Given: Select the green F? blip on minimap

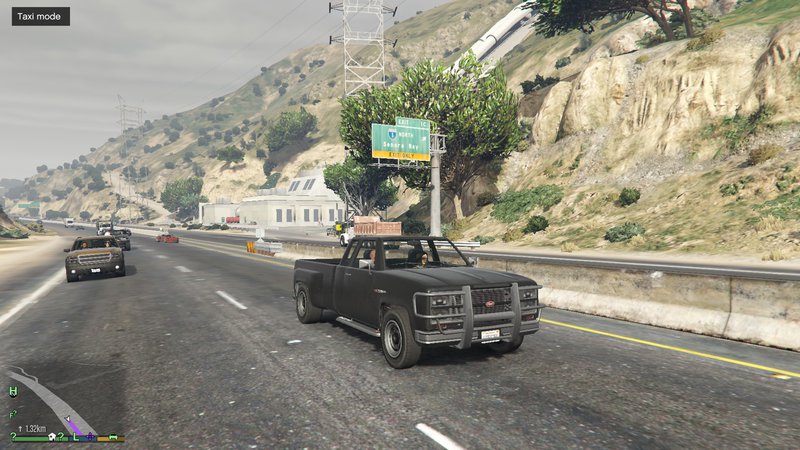Looking at the screenshot, I should pyautogui.click(x=13, y=413).
